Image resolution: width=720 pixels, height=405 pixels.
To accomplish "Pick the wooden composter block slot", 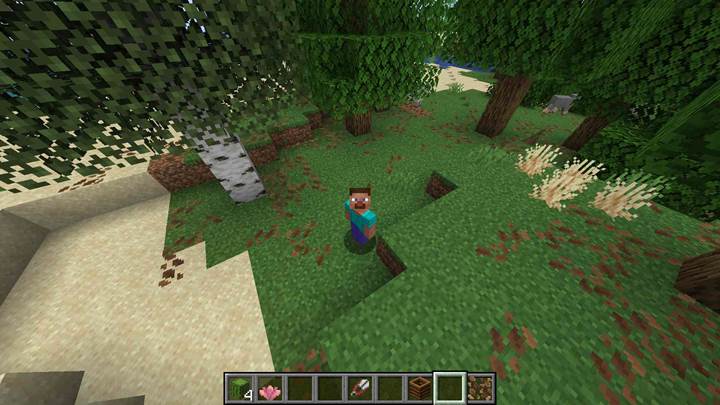I will [419, 388].
